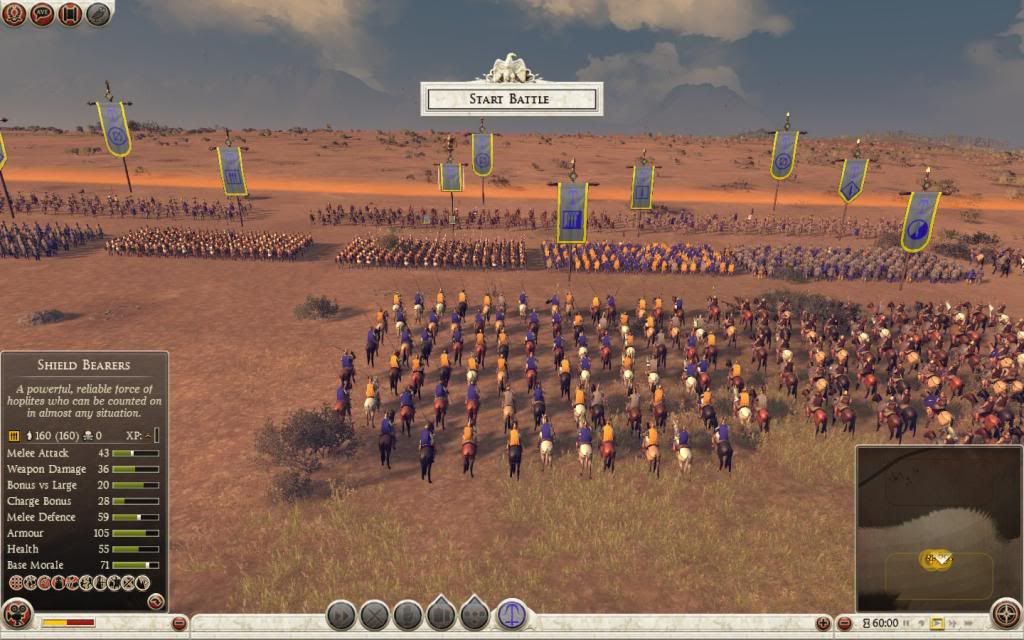Click the compass radar button
Image resolution: width=1024 pixels, height=640 pixels.
(1005, 614)
